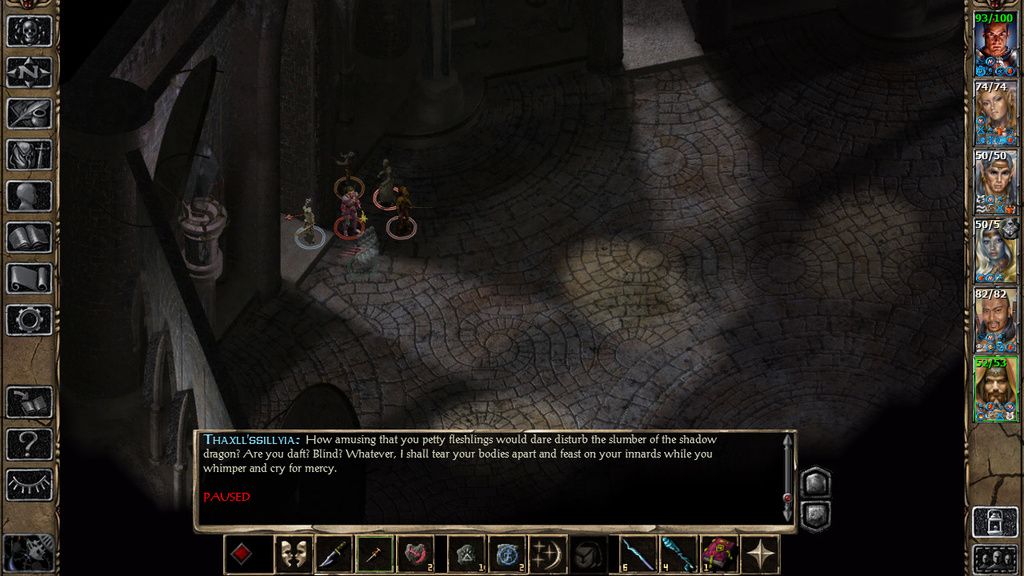Use the pink spellbook quick item

(x=717, y=555)
